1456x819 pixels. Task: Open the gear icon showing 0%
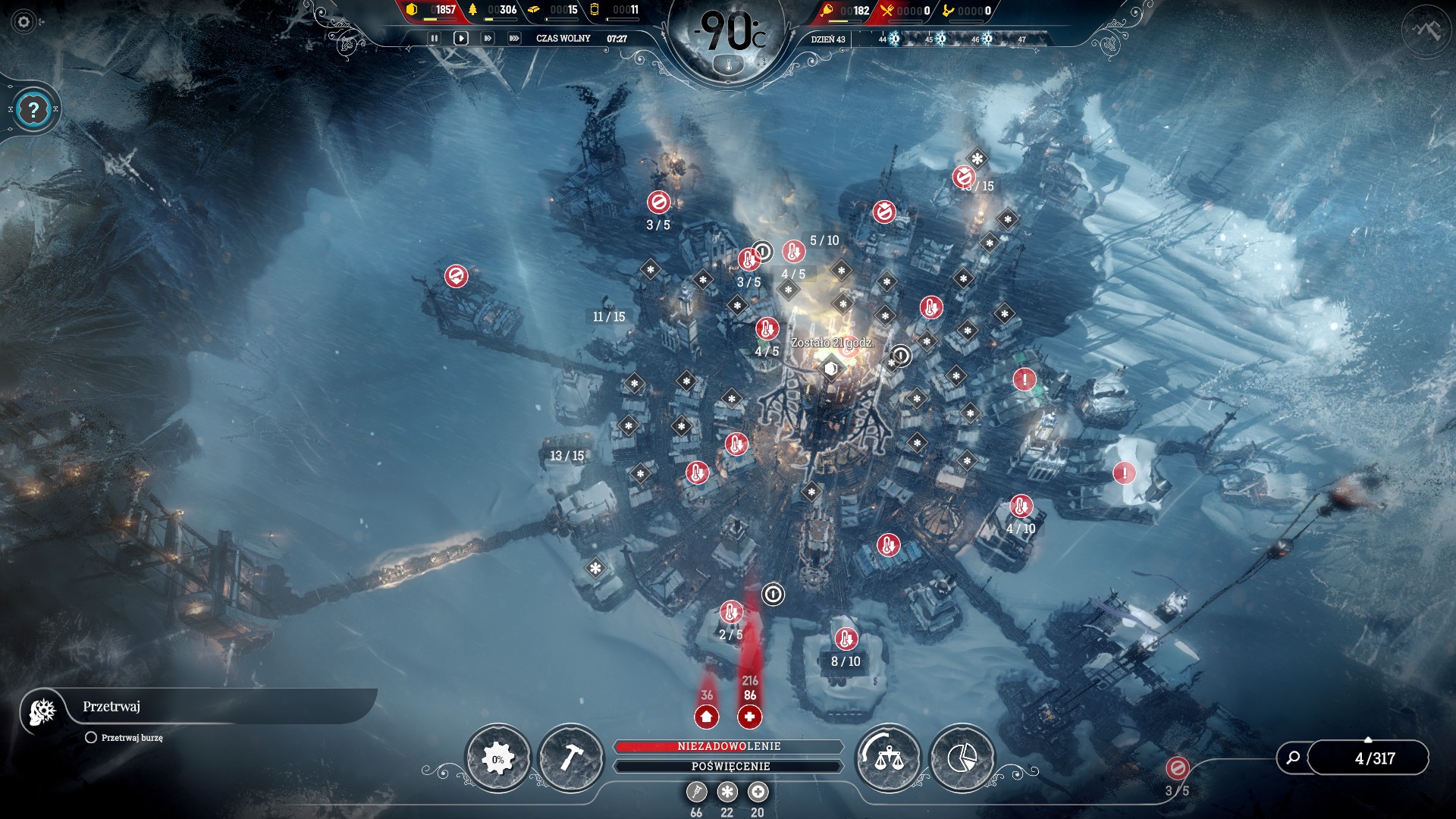coord(497,758)
